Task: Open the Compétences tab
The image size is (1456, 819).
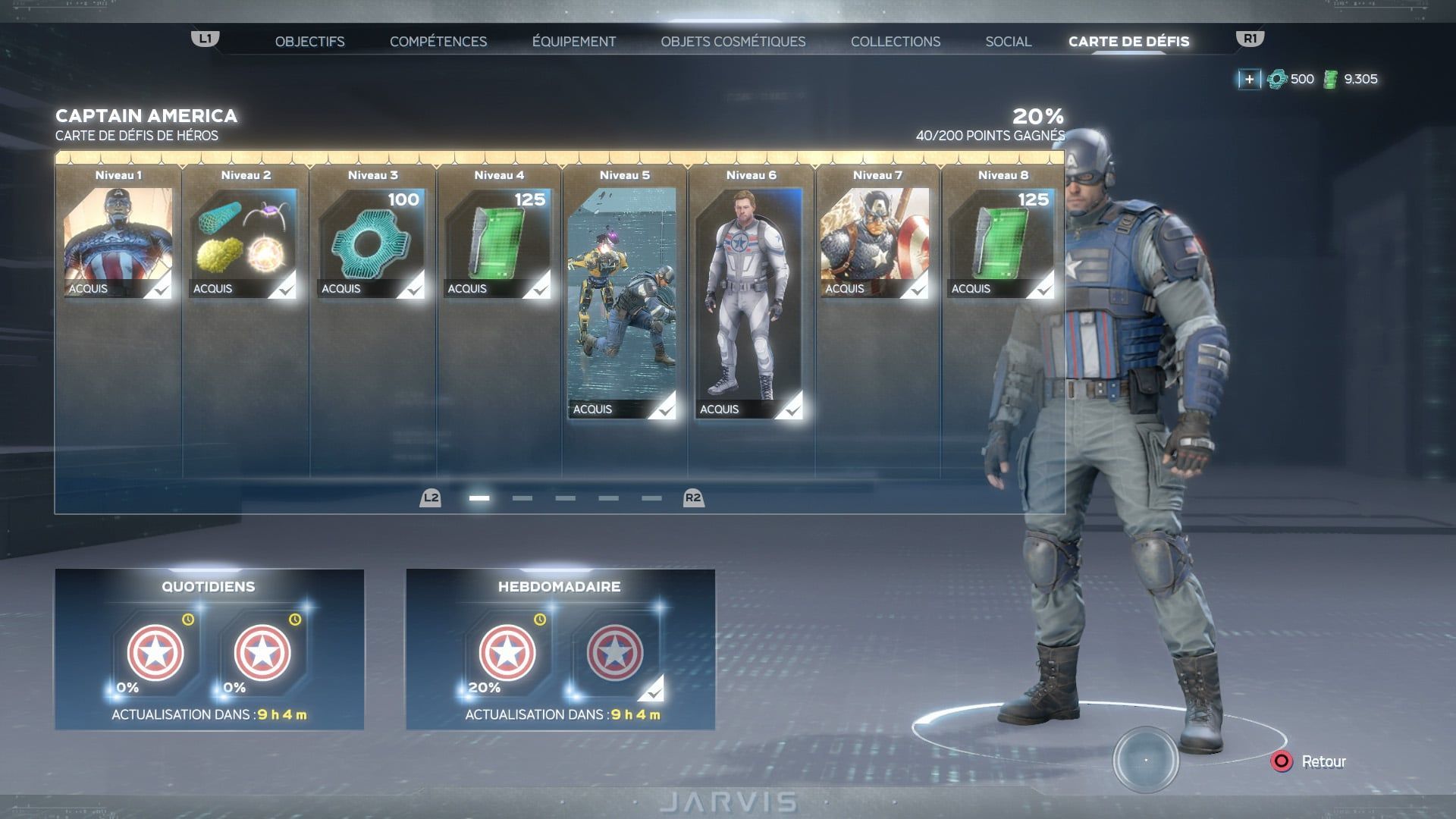Action: coord(438,42)
